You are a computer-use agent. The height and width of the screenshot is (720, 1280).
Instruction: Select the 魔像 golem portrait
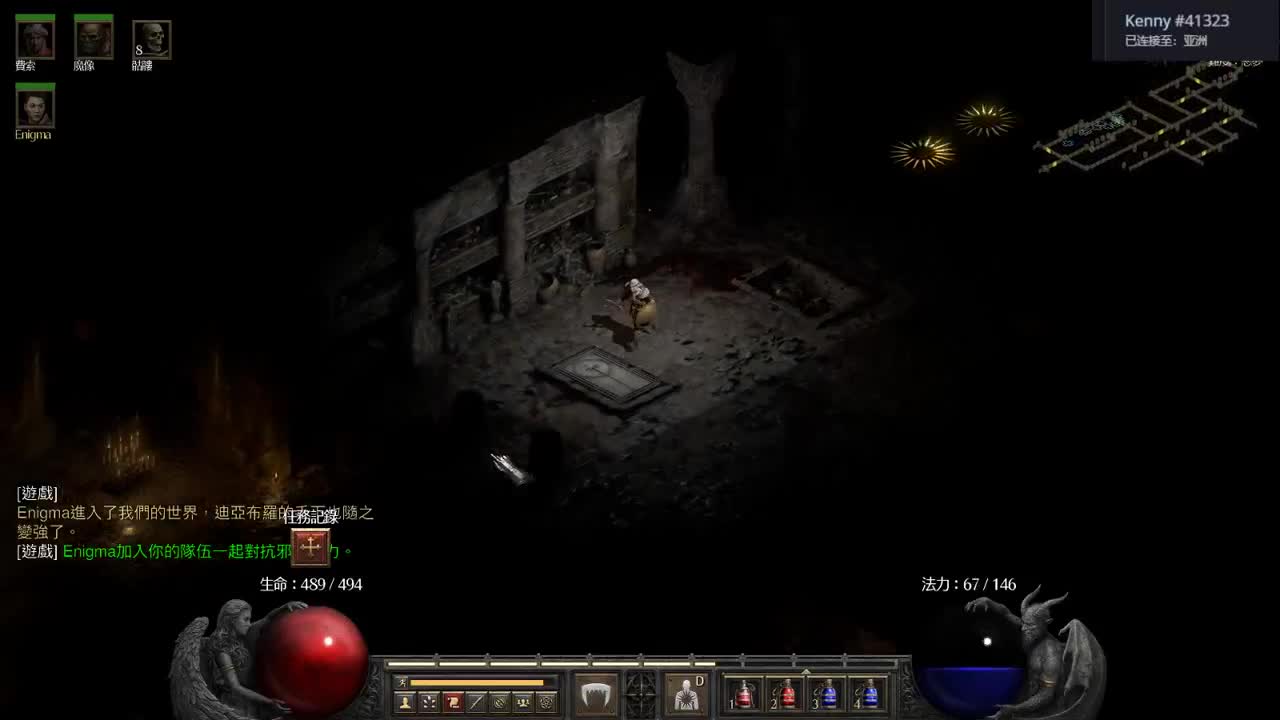[x=93, y=38]
